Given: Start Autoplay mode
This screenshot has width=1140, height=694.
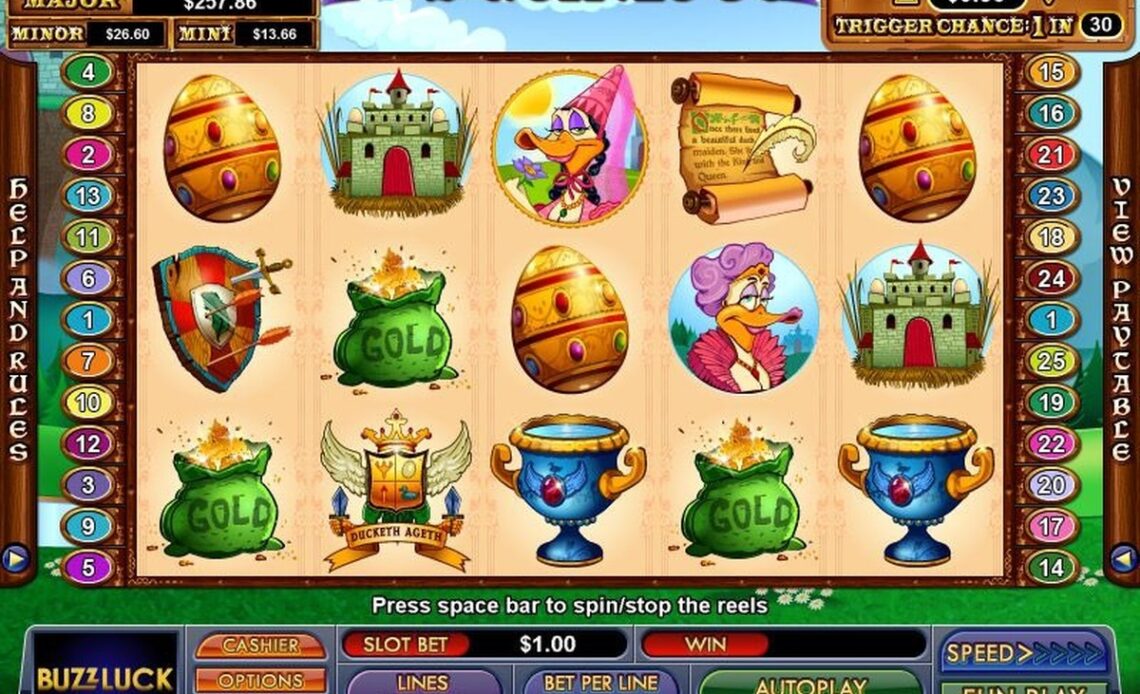Looking at the screenshot, I should 810,685.
